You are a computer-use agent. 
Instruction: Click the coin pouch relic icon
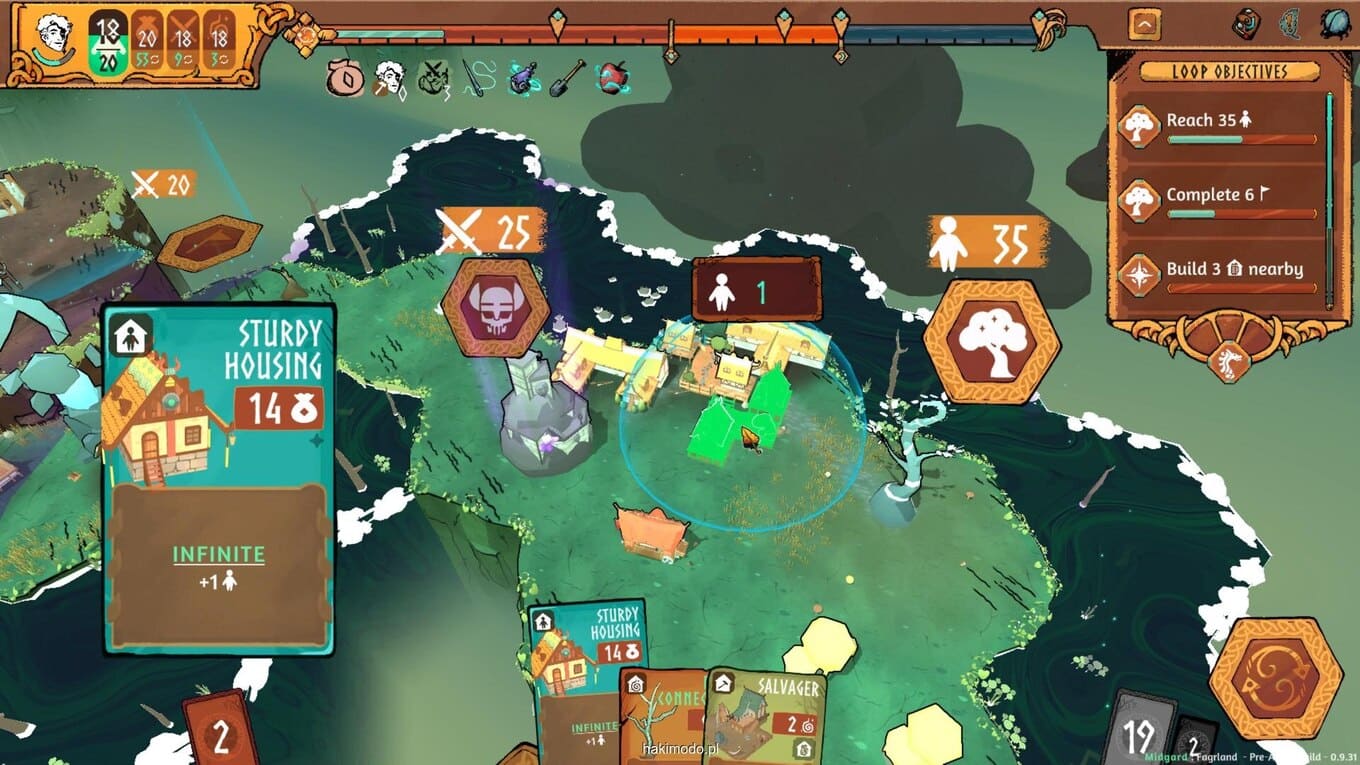coord(345,77)
